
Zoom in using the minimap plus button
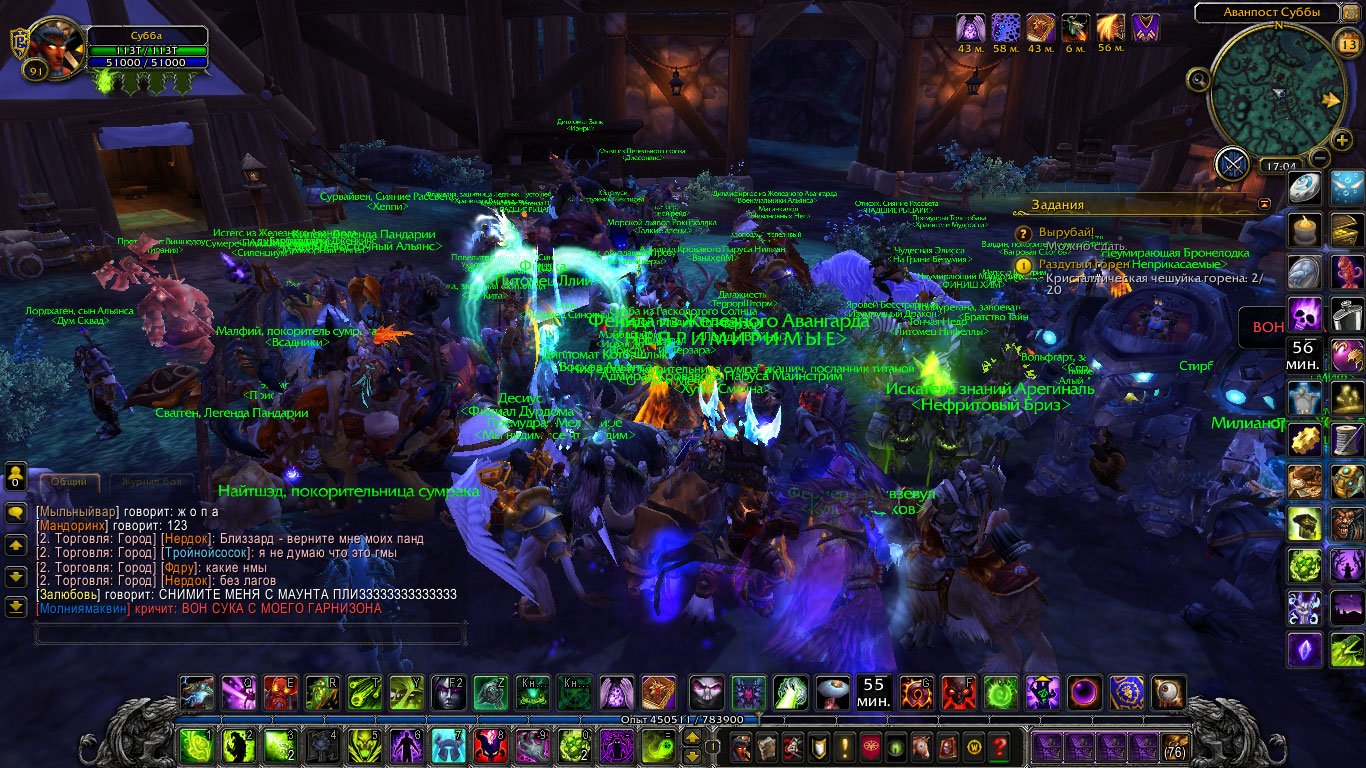(x=1342, y=139)
